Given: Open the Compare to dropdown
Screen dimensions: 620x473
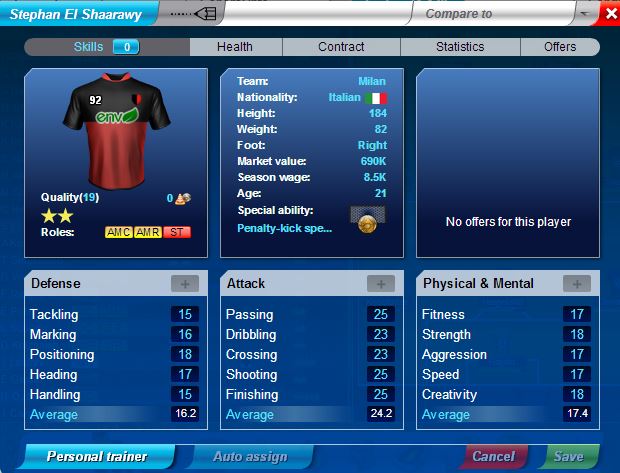Looking at the screenshot, I should (x=584, y=14).
